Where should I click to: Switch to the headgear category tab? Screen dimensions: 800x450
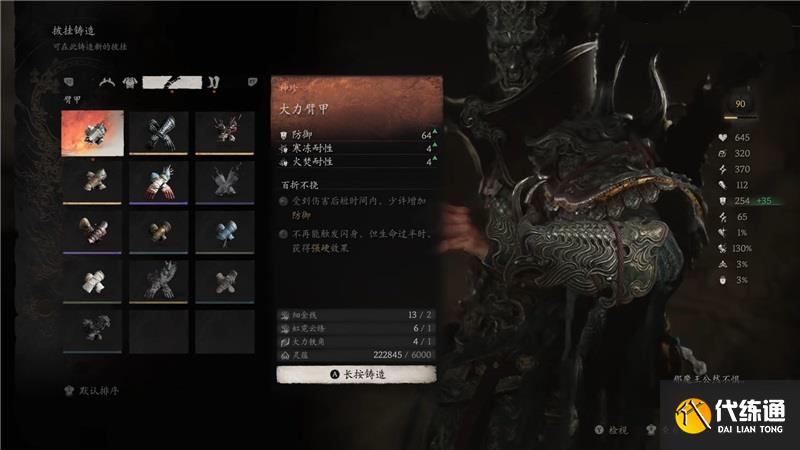tap(105, 82)
